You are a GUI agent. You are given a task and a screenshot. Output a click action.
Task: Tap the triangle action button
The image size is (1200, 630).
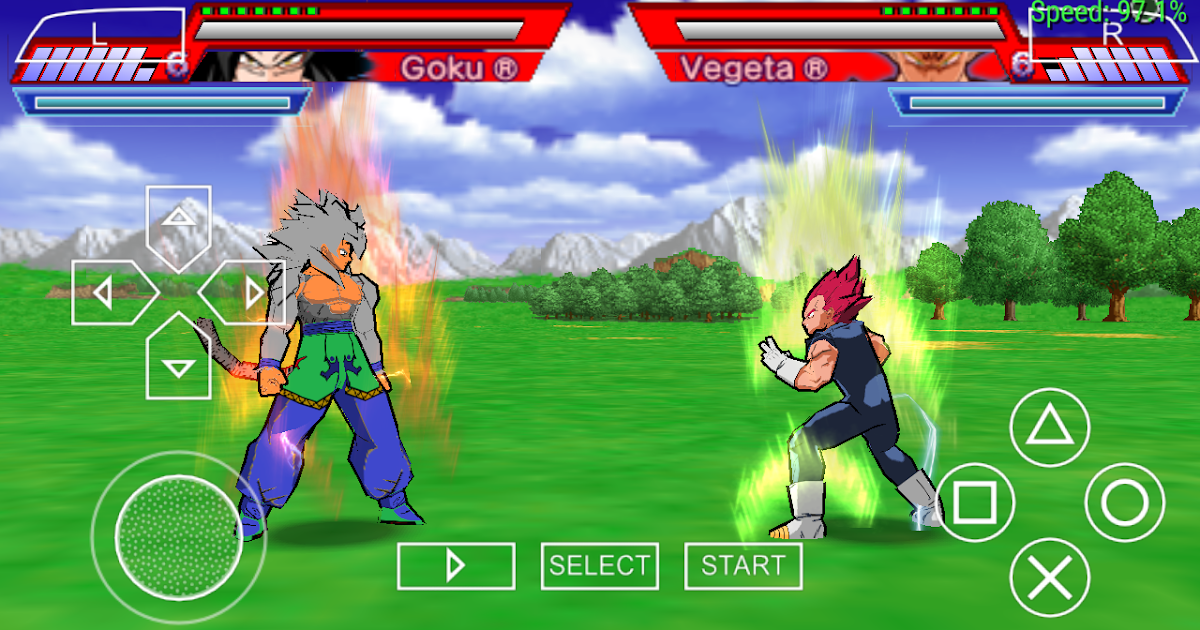click(1049, 428)
